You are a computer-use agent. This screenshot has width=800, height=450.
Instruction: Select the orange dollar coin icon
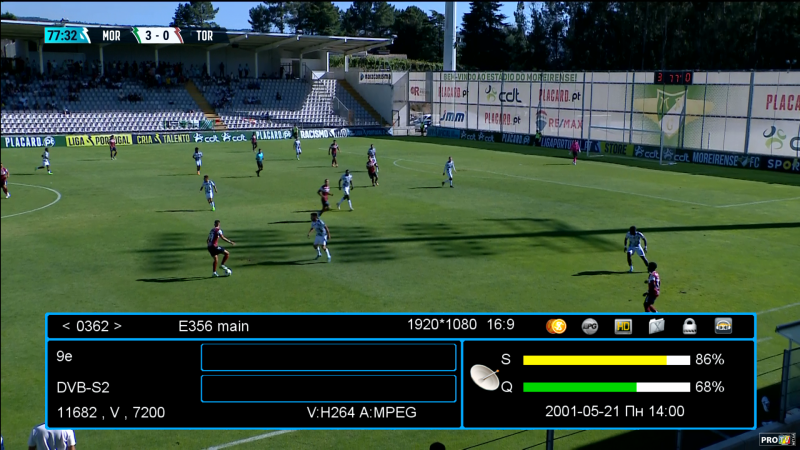point(556,326)
